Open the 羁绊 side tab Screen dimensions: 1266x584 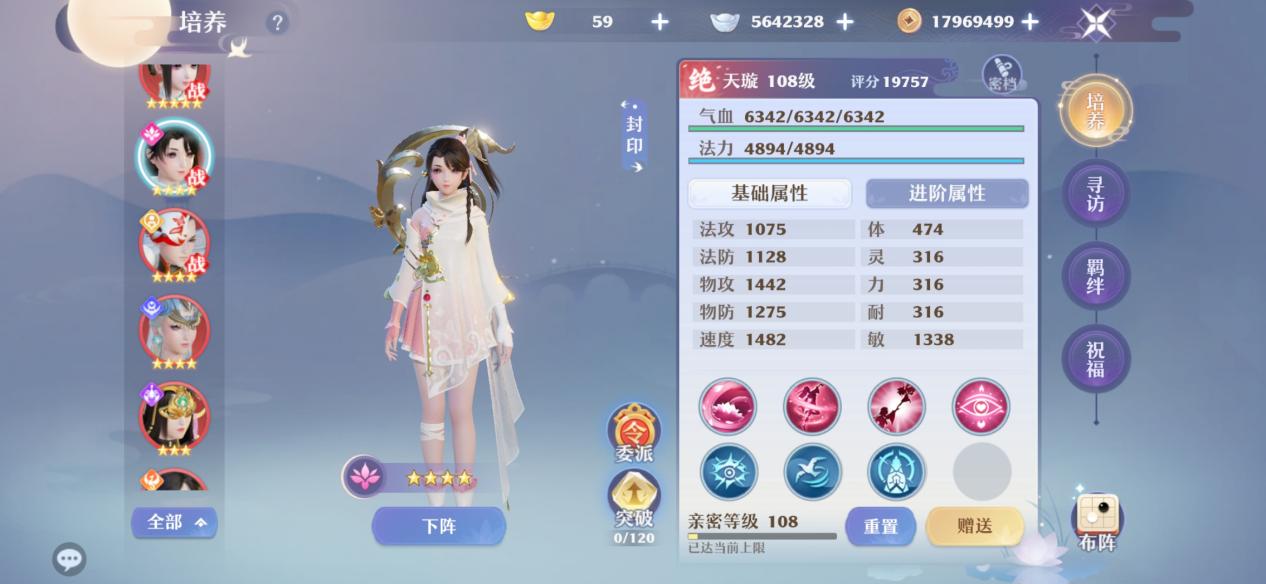click(1095, 275)
